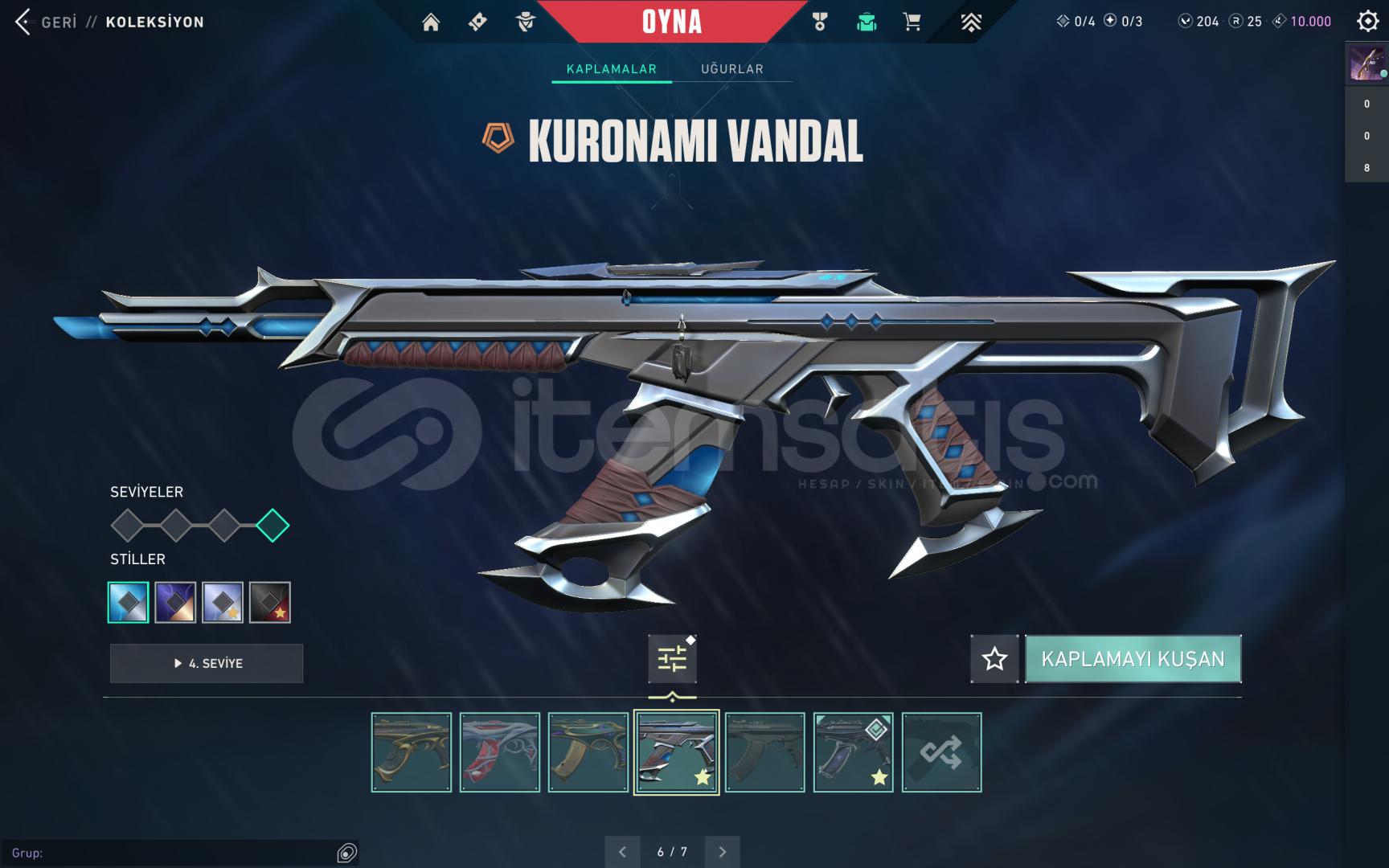Toggle the favorite star for Kuronami Vandal
Viewport: 1389px width, 868px height.
tap(995, 659)
